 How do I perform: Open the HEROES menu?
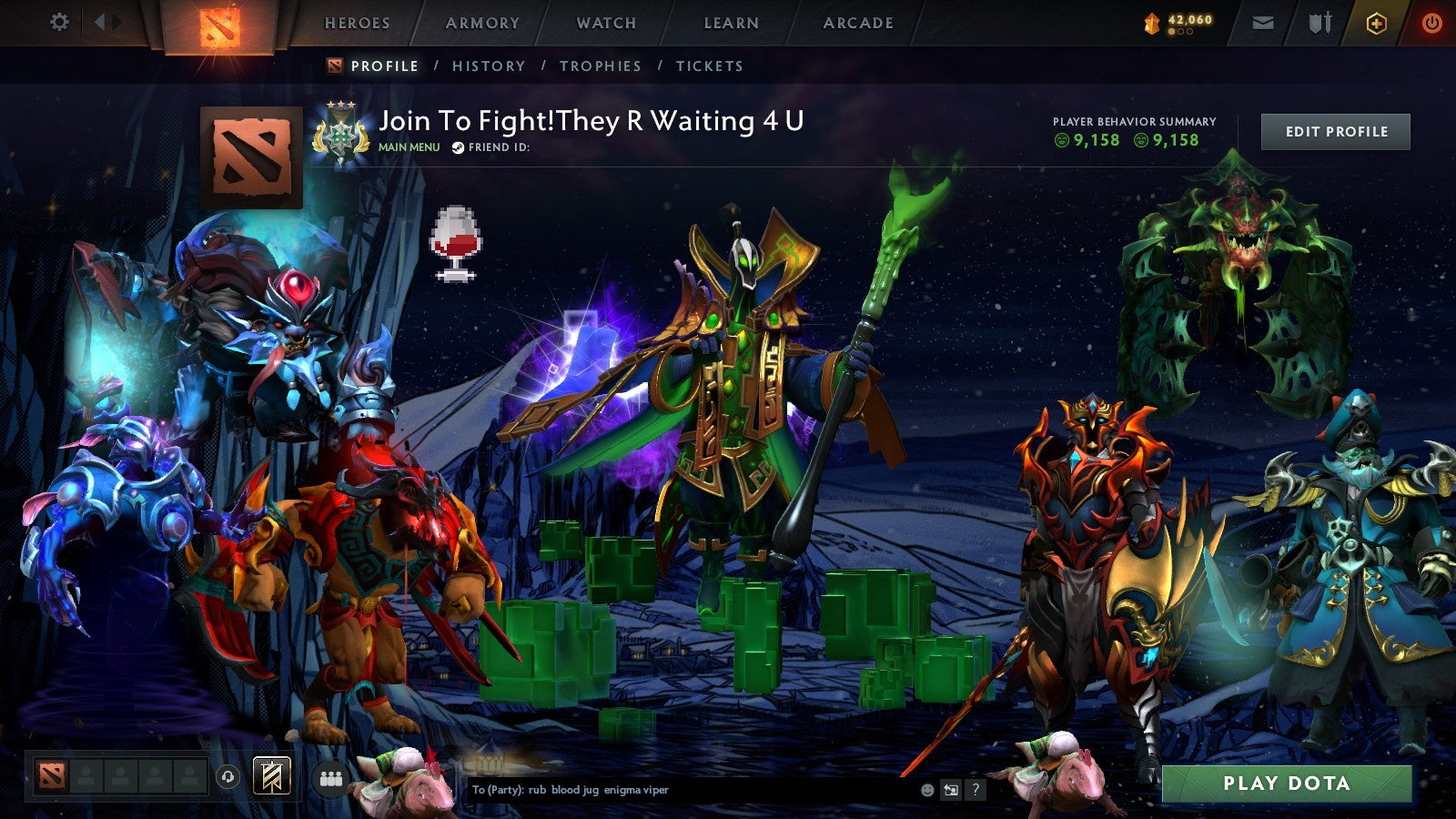click(359, 24)
